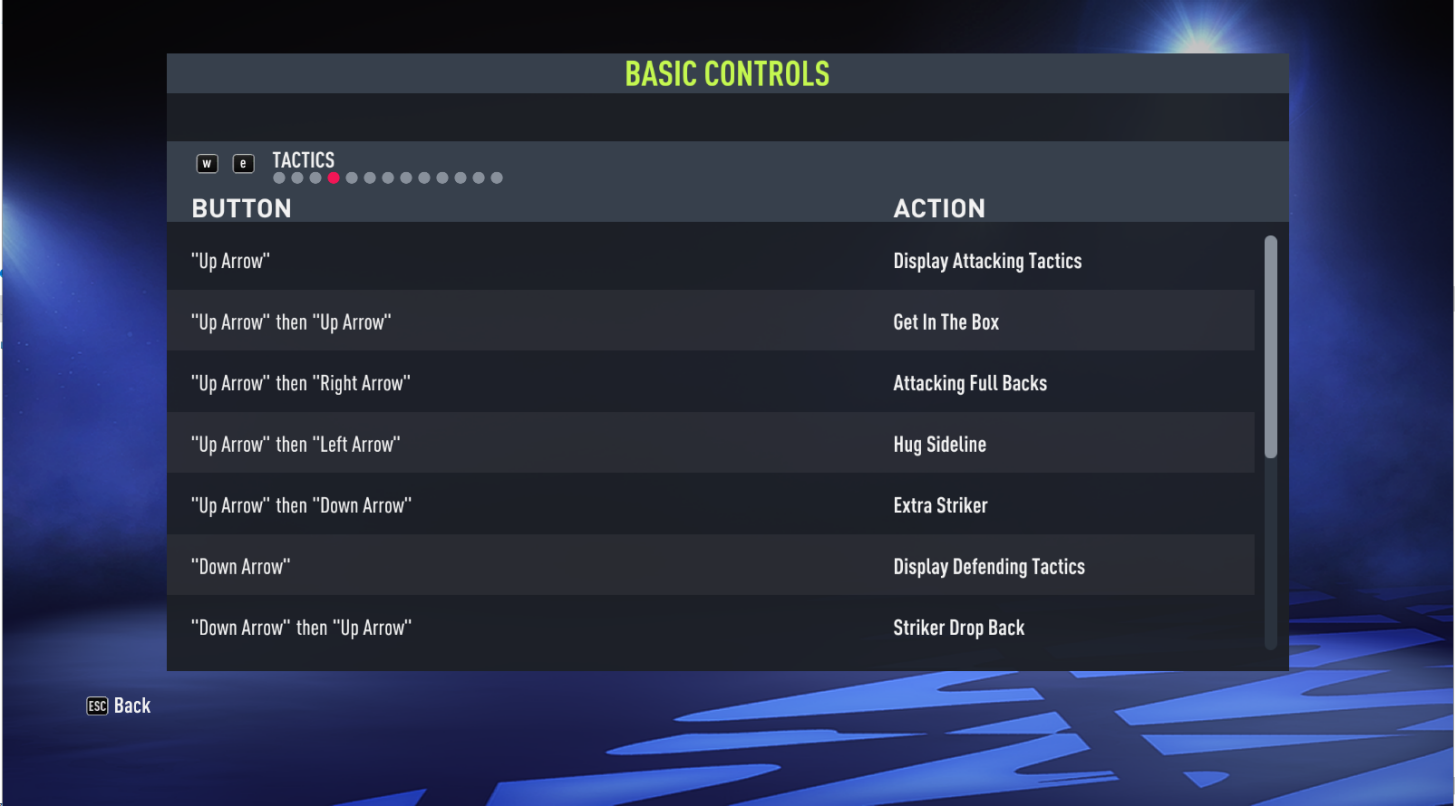Viewport: 1455px width, 806px height.
Task: Click the BASIC CONTROLS title bar
Action: pyautogui.click(x=727, y=72)
